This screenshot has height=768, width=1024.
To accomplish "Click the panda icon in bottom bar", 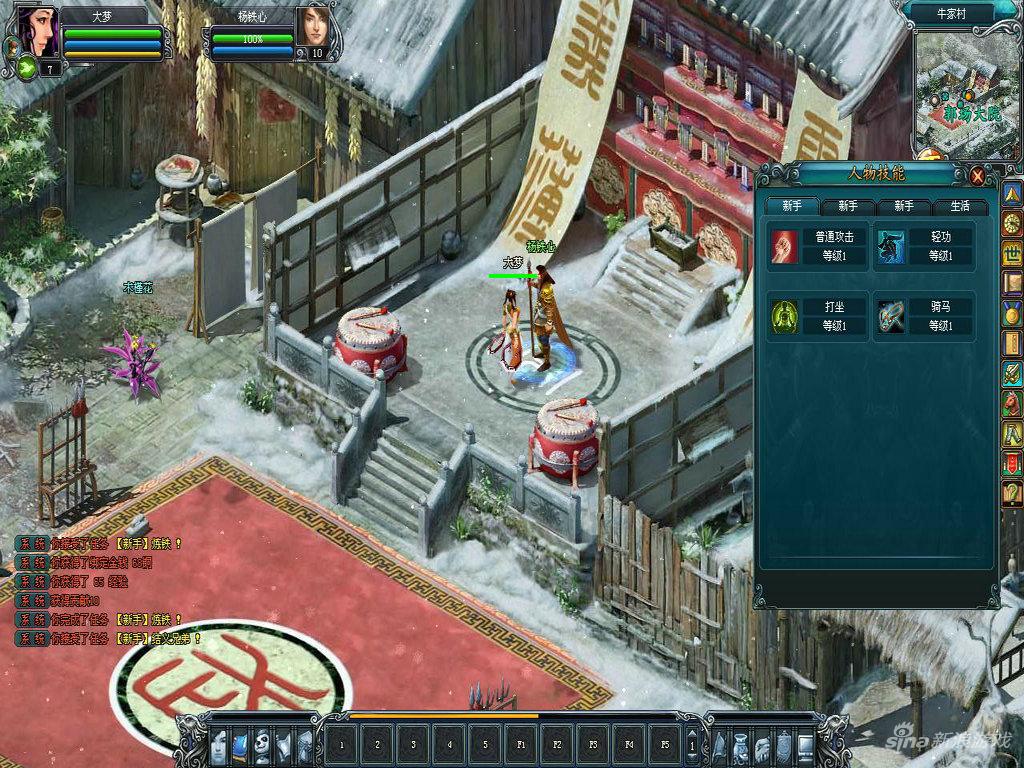I will (x=262, y=746).
